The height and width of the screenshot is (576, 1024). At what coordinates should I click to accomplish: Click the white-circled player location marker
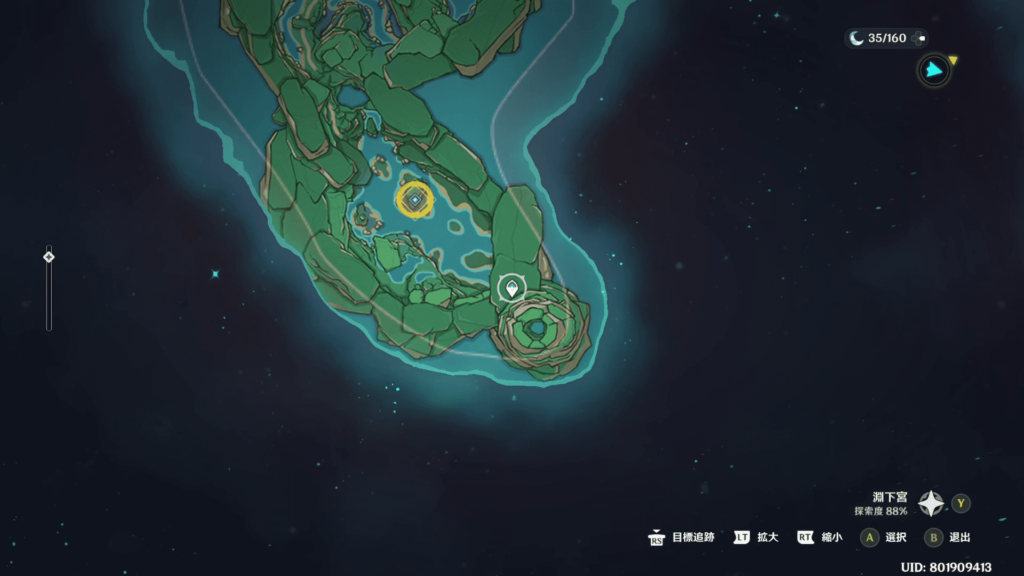point(512,289)
